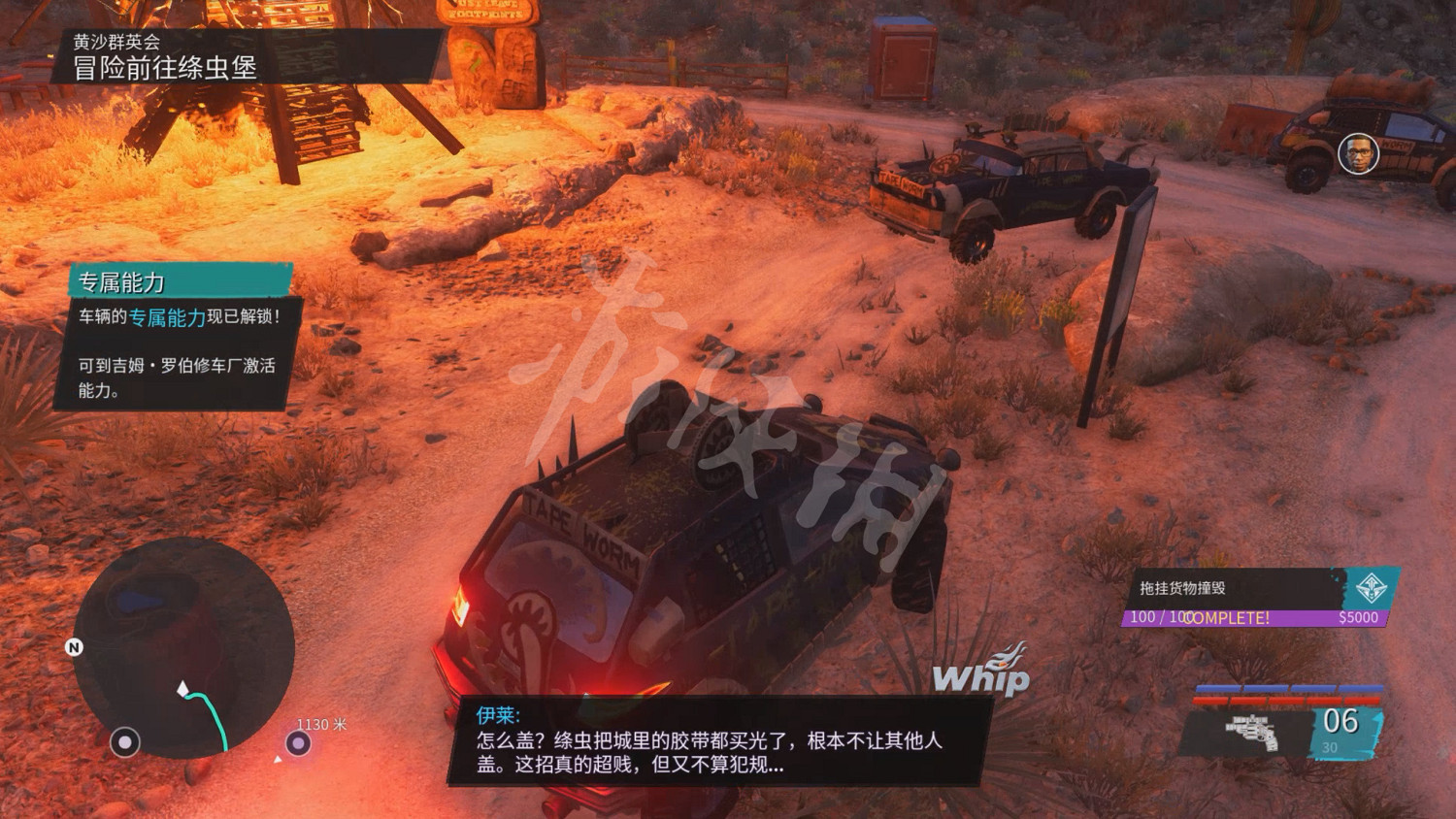Open Eli's circular portrait above the truck
Screen dimensions: 1456x819
[1357, 152]
